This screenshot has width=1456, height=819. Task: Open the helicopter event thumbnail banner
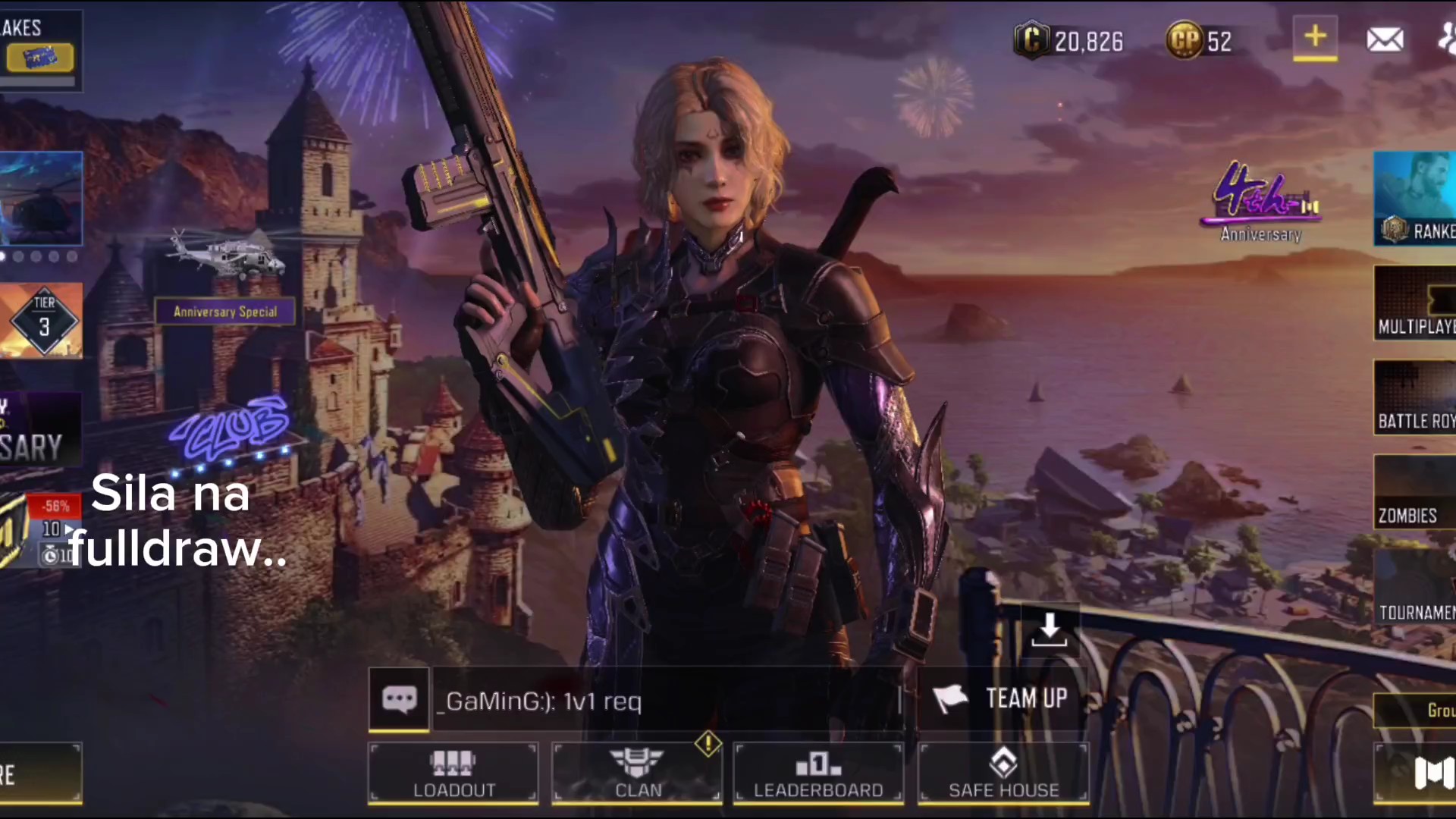point(42,199)
